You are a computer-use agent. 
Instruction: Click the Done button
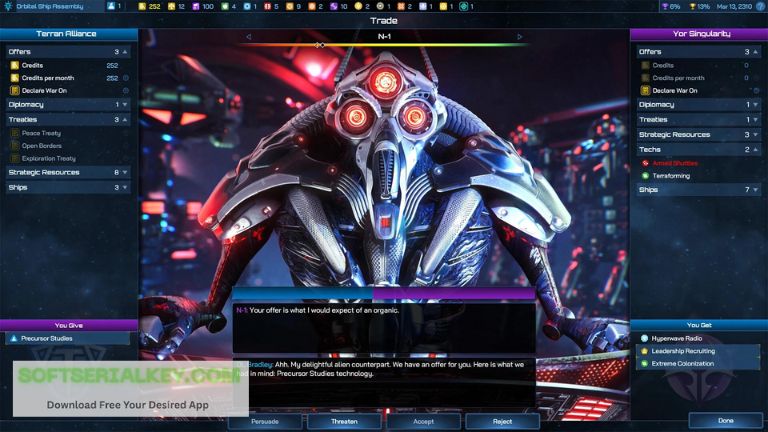tap(725, 421)
